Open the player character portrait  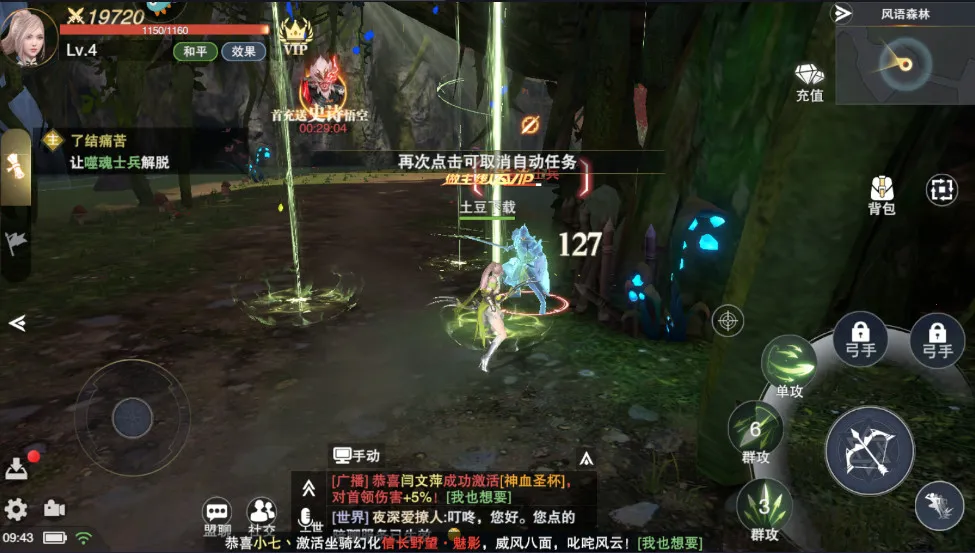(x=27, y=34)
